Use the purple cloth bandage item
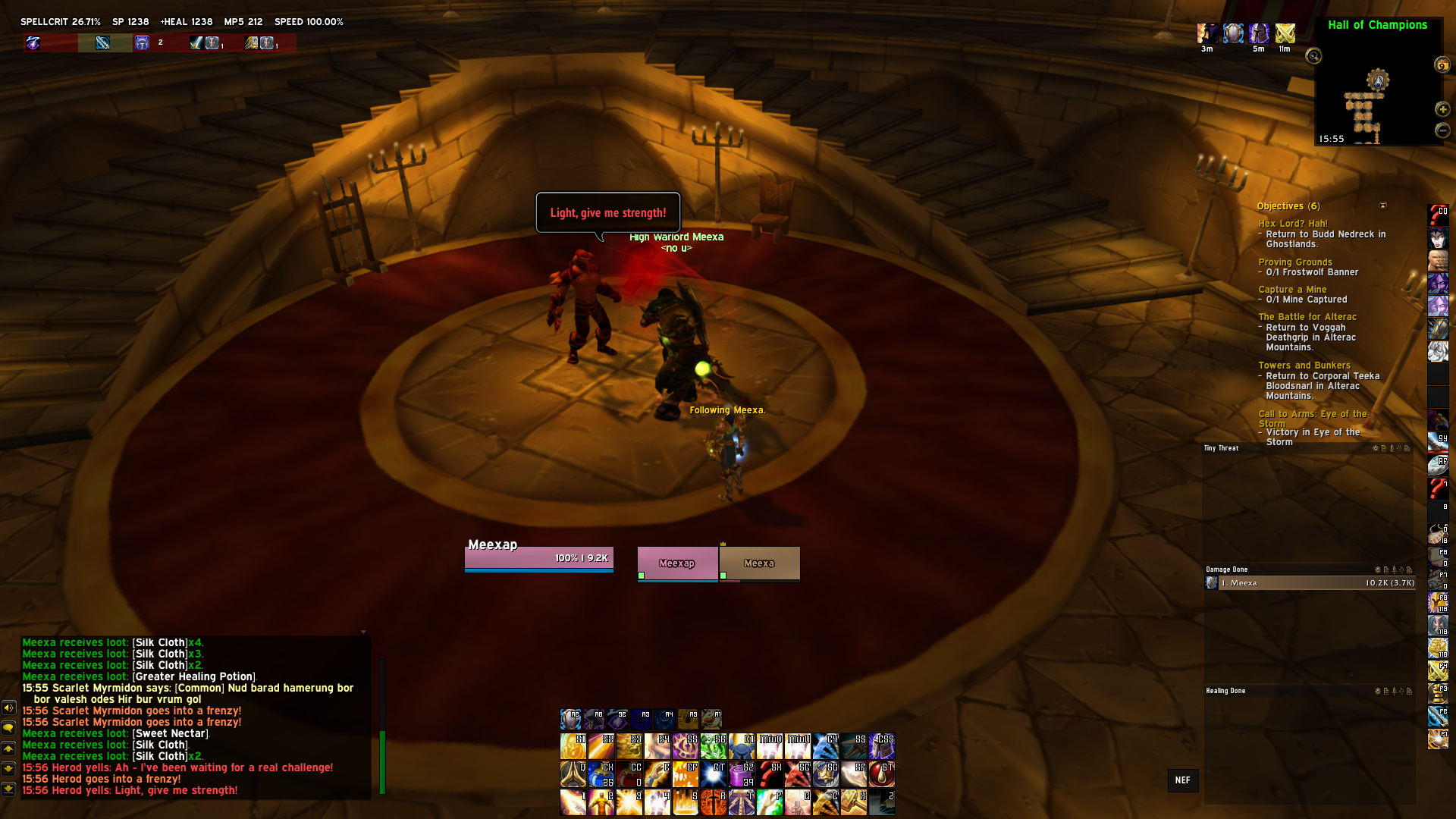Image resolution: width=1456 pixels, height=819 pixels. (x=741, y=774)
